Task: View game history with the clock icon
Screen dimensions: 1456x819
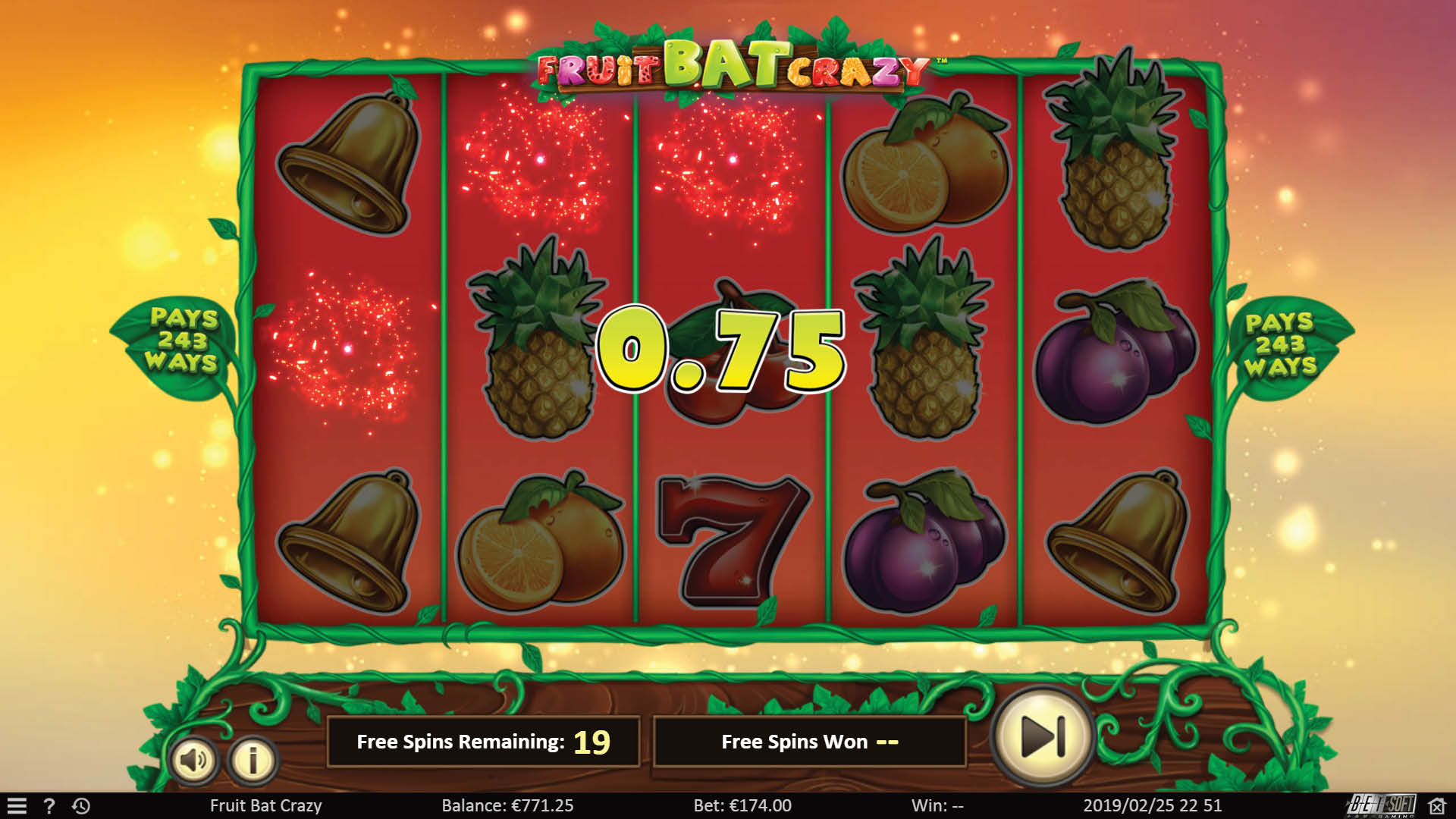Action: coord(80,806)
